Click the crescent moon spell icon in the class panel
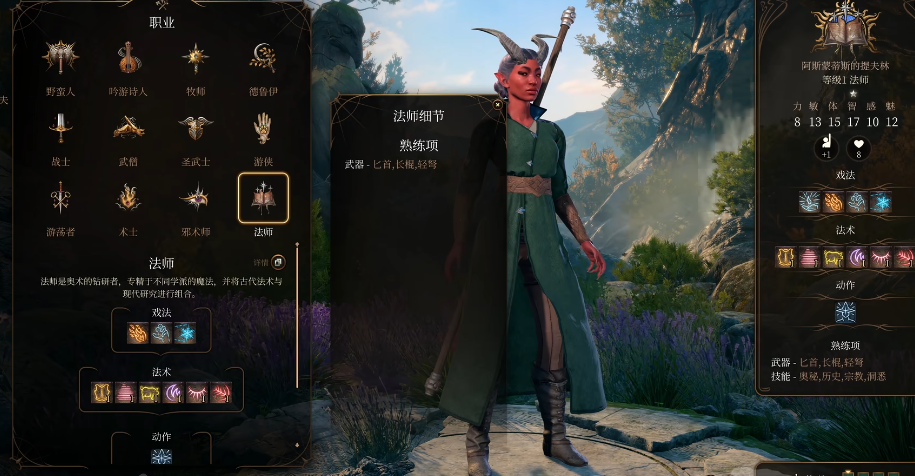Screen dimensions: 915x476 [174, 392]
